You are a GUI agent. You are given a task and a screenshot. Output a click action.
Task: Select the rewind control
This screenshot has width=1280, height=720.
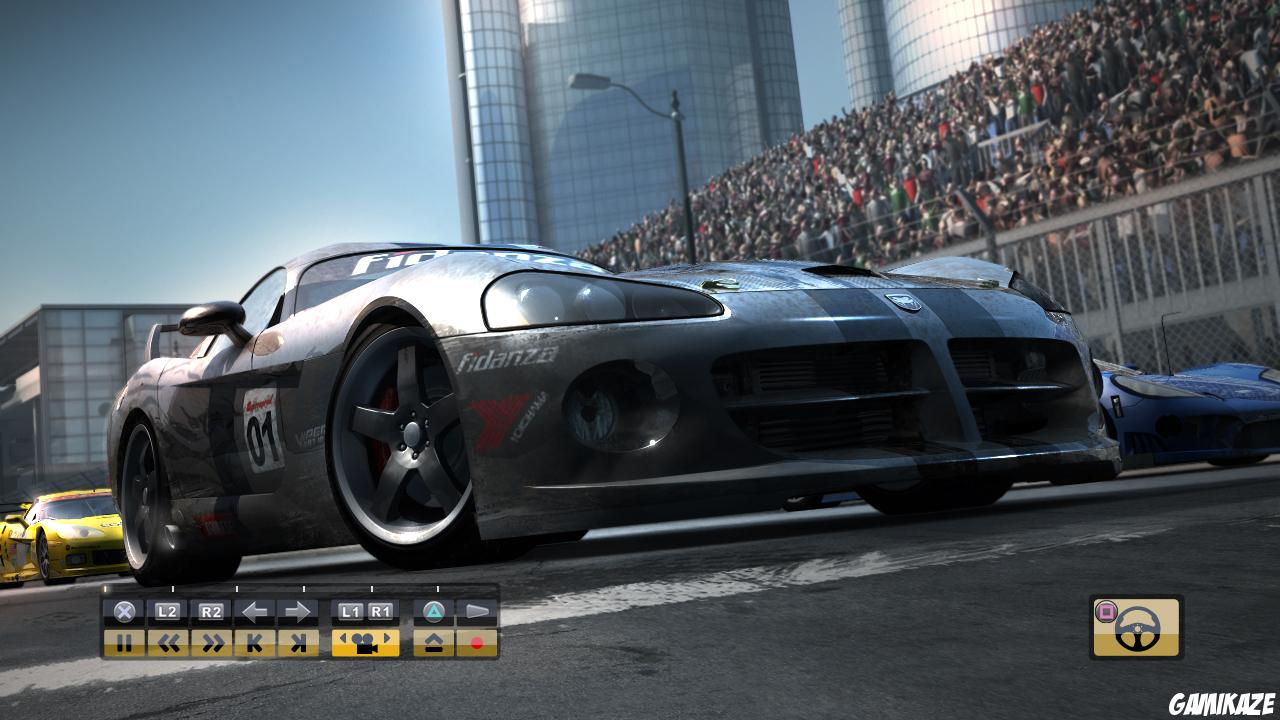pyautogui.click(x=169, y=643)
